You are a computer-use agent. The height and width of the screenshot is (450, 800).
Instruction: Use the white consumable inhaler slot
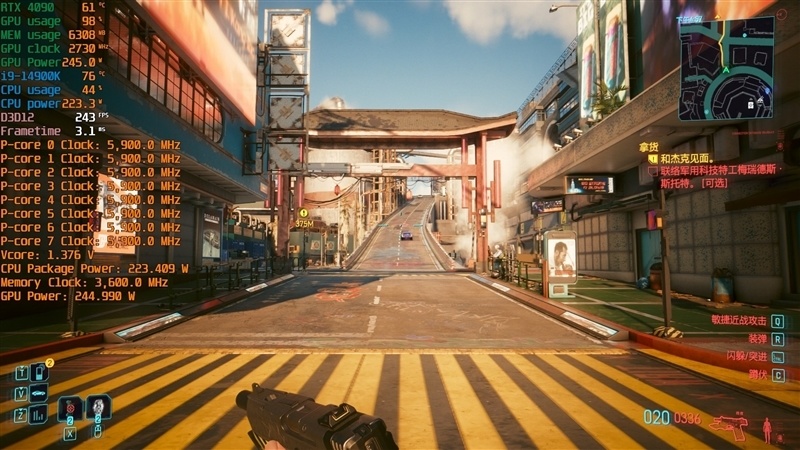pyautogui.click(x=98, y=408)
